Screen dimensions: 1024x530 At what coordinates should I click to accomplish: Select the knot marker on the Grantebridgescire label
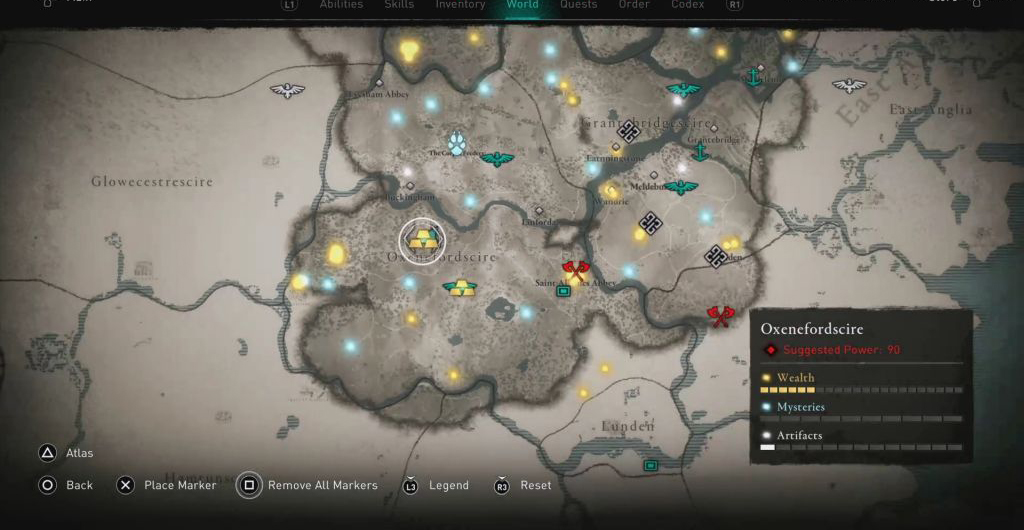[x=628, y=130]
